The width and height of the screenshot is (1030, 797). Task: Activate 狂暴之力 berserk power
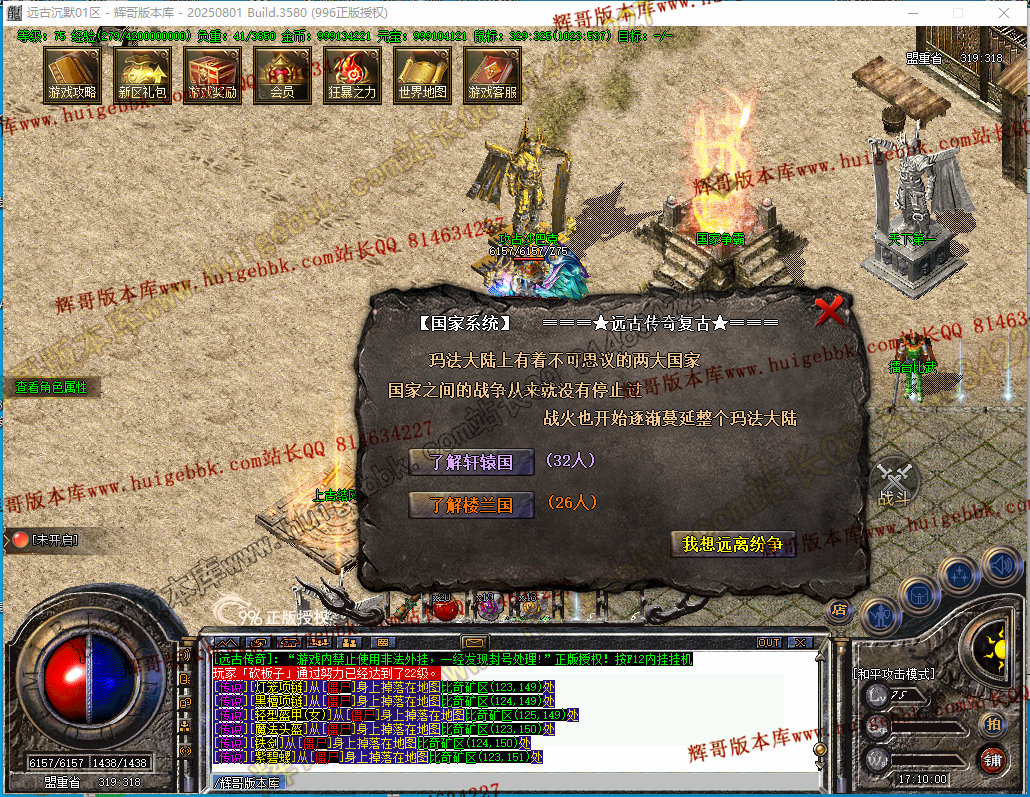point(352,75)
